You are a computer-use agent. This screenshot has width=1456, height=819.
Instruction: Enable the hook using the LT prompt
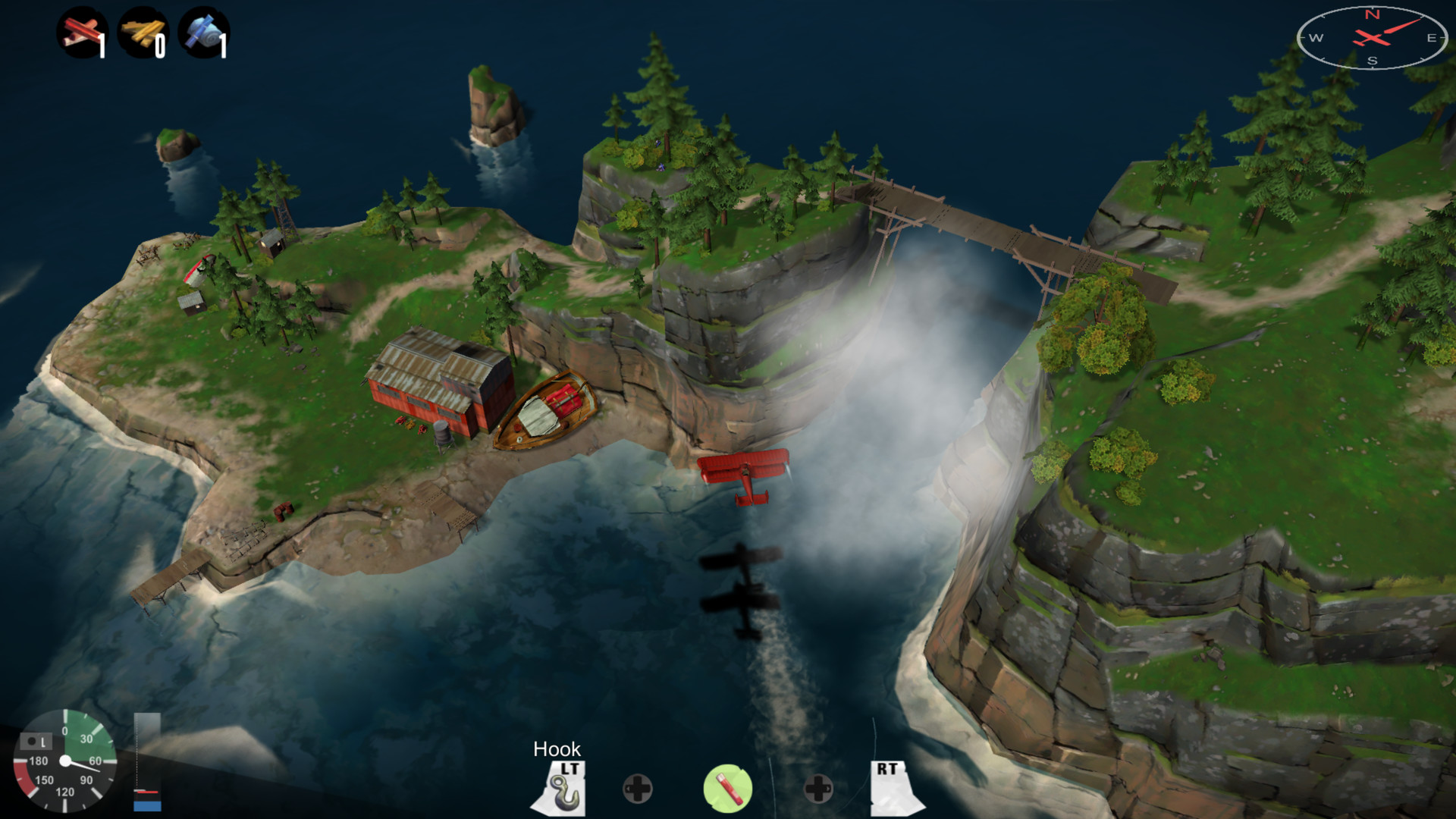[569, 768]
